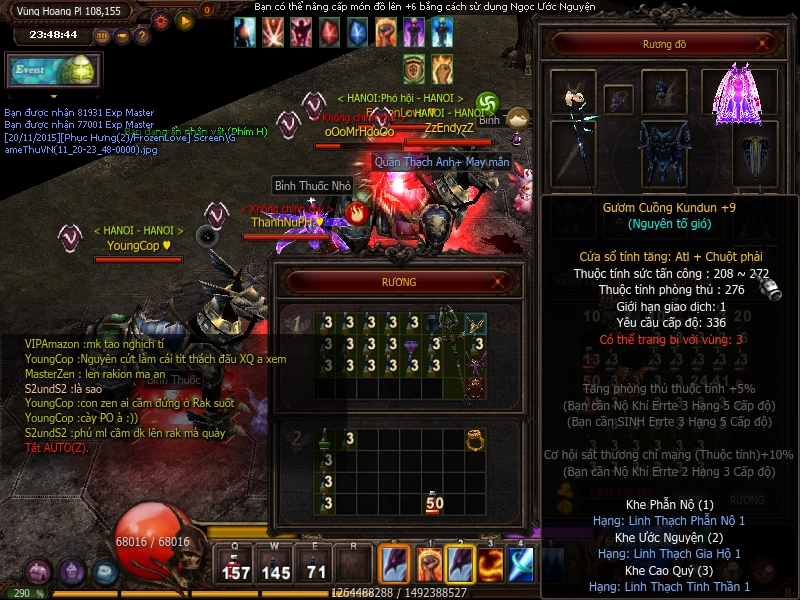The image size is (800, 600).
Task: Close the Rương đồ inventory panel
Action: click(x=764, y=43)
